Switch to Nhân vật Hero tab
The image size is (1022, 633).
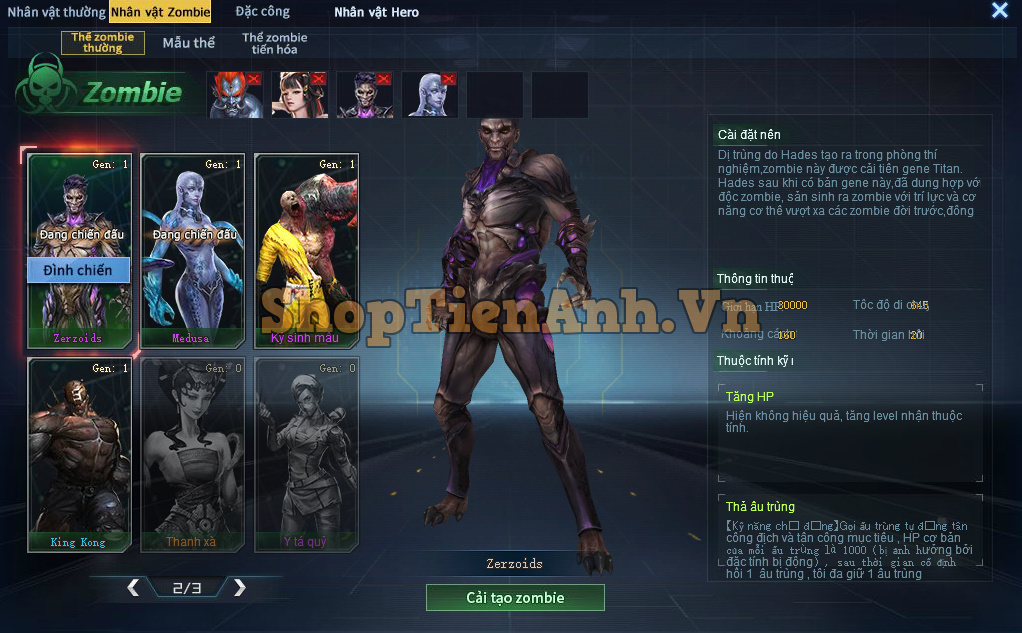(x=376, y=12)
